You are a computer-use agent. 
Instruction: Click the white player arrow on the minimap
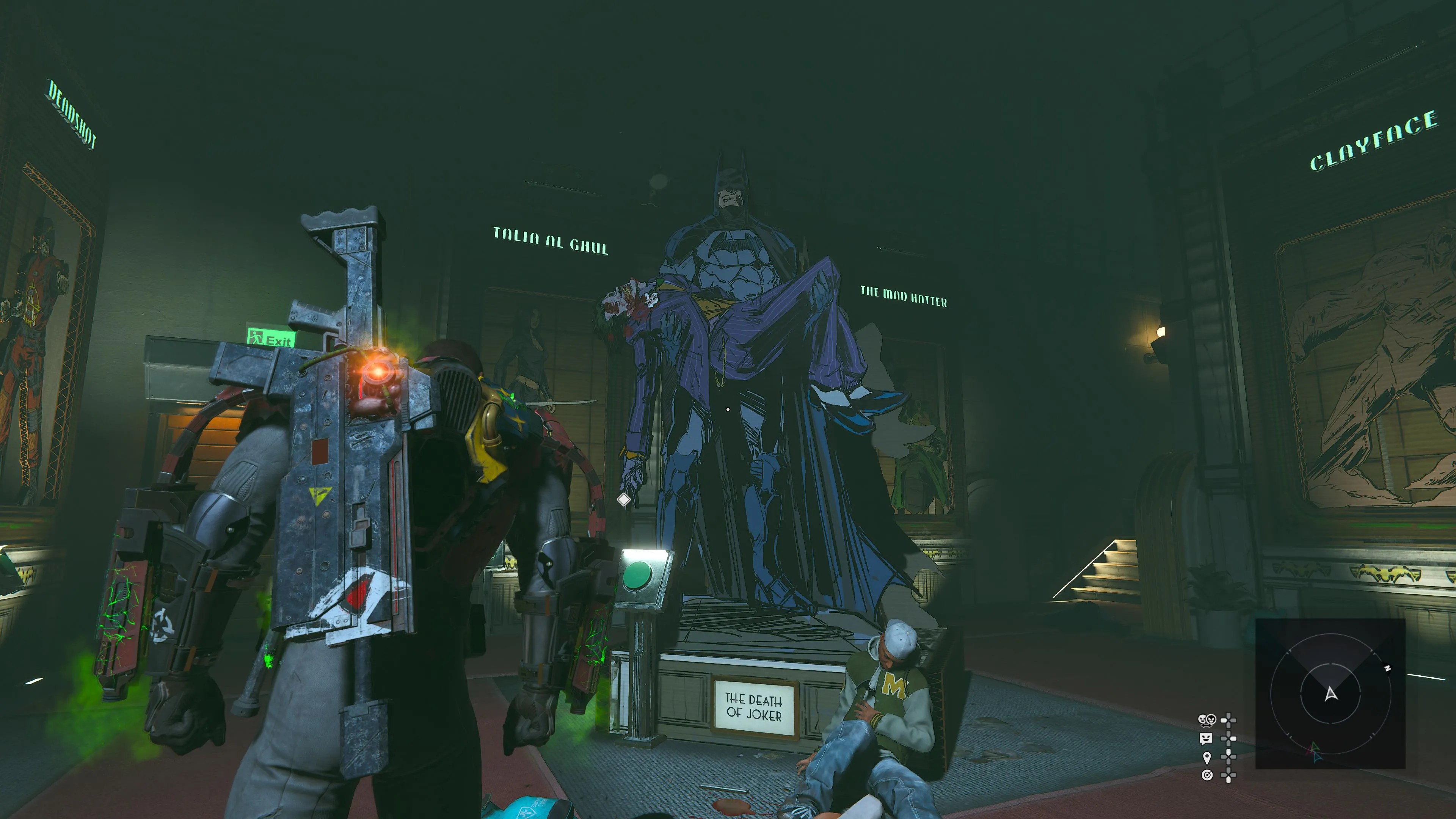(1332, 695)
